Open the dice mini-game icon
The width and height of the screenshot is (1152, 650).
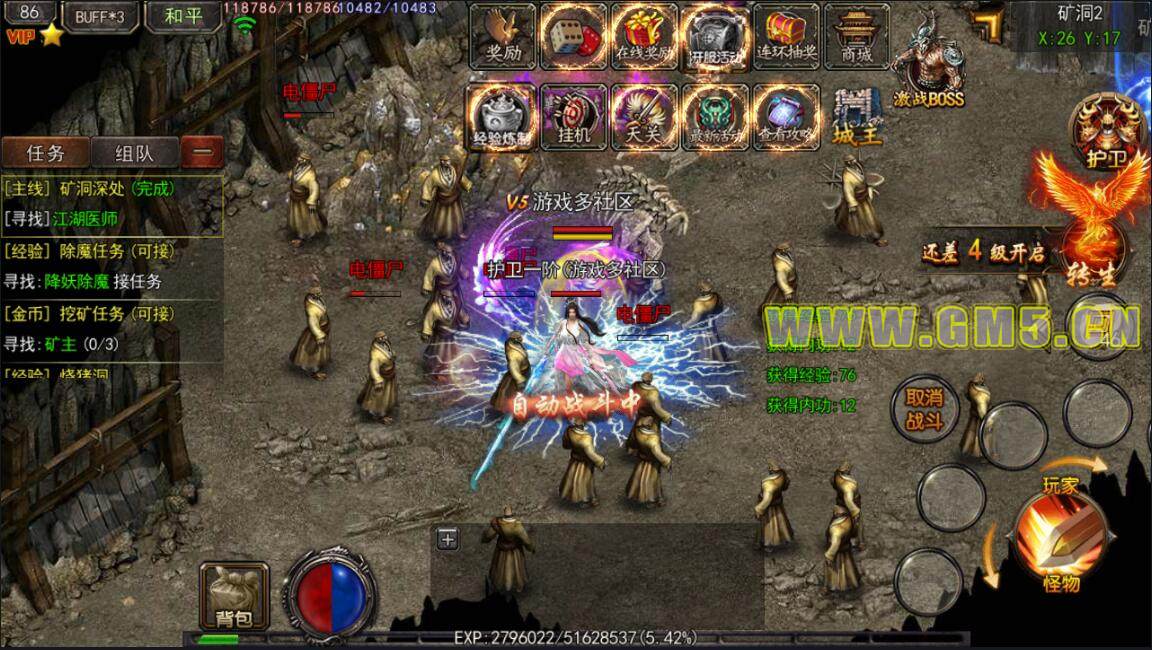pos(574,34)
